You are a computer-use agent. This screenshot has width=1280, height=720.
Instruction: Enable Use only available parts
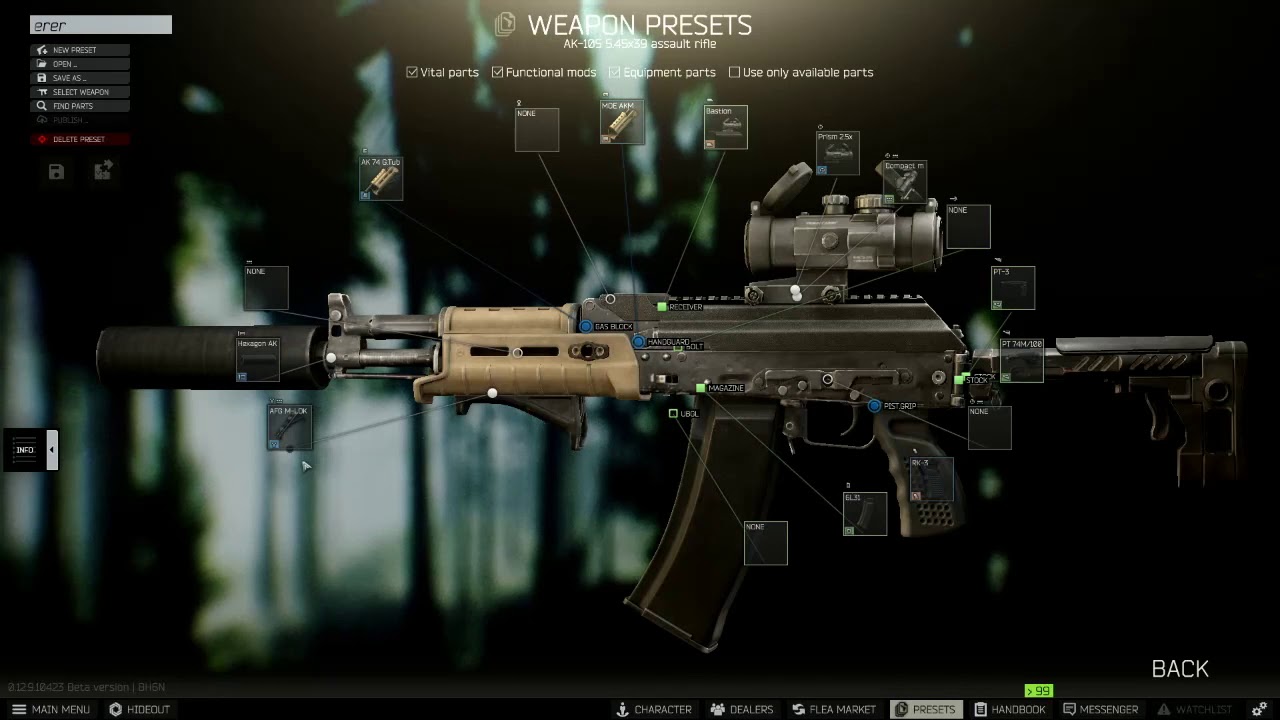tap(735, 72)
